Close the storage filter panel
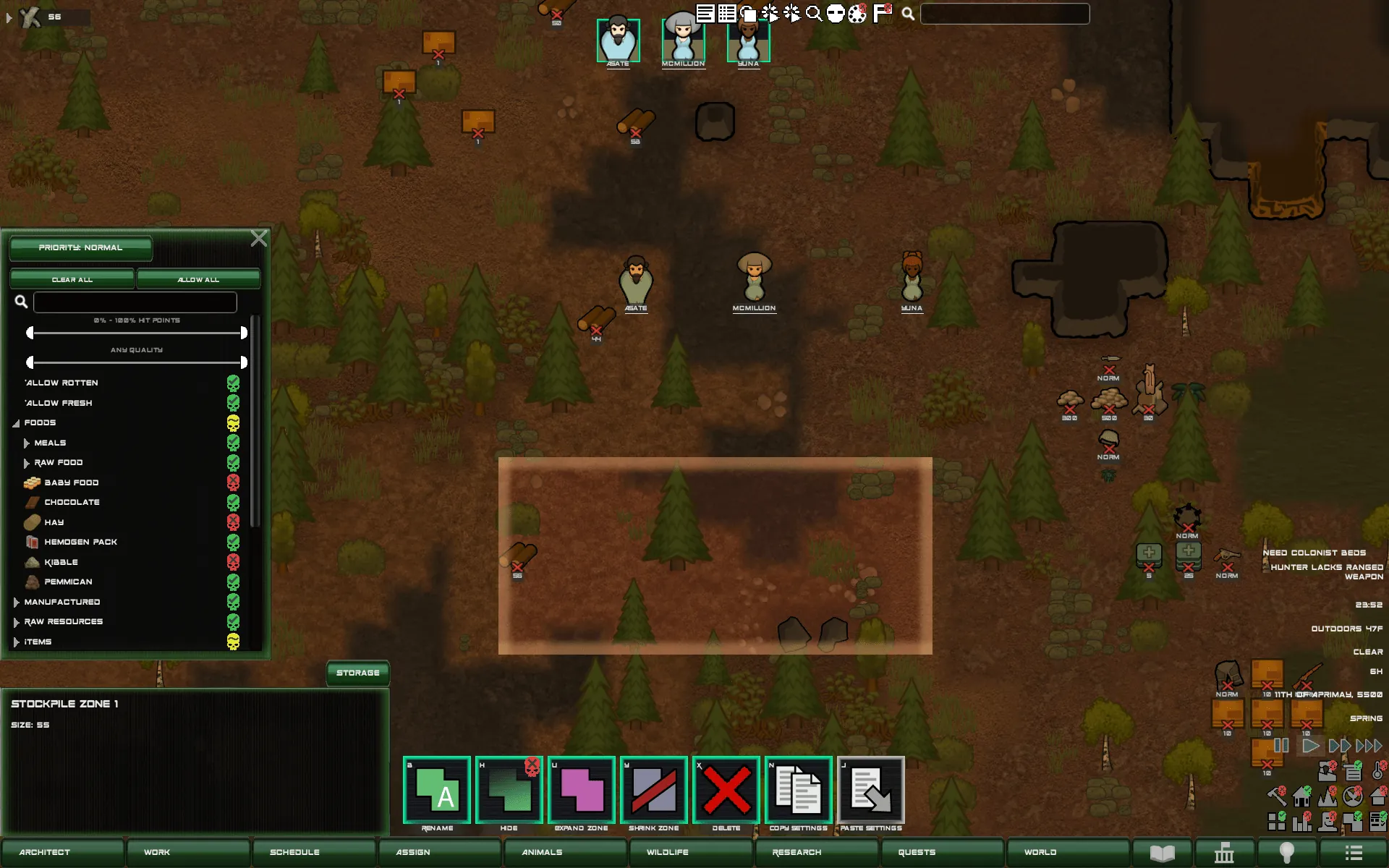1389x868 pixels. point(258,239)
